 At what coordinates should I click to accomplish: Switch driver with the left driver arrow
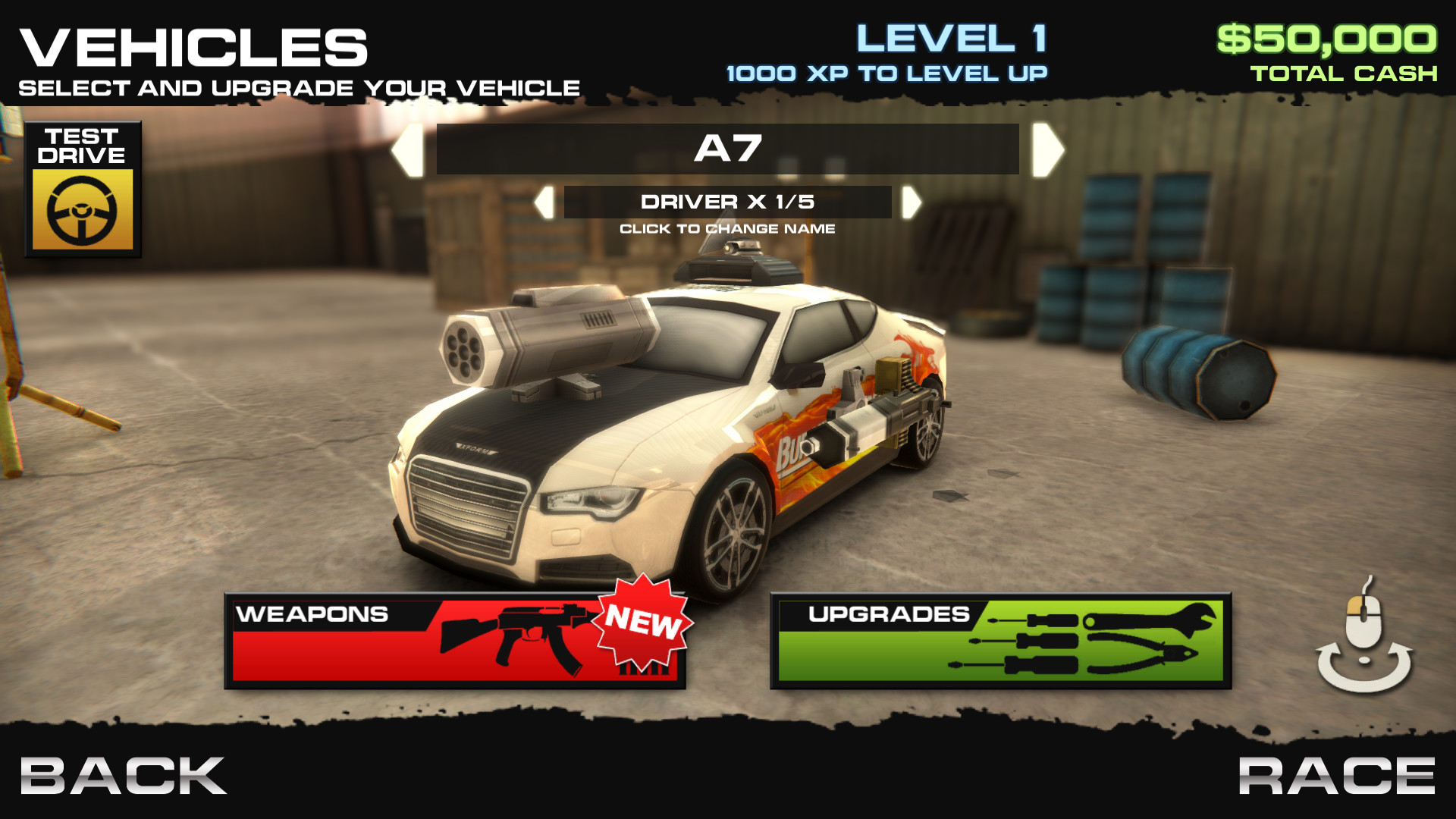543,203
